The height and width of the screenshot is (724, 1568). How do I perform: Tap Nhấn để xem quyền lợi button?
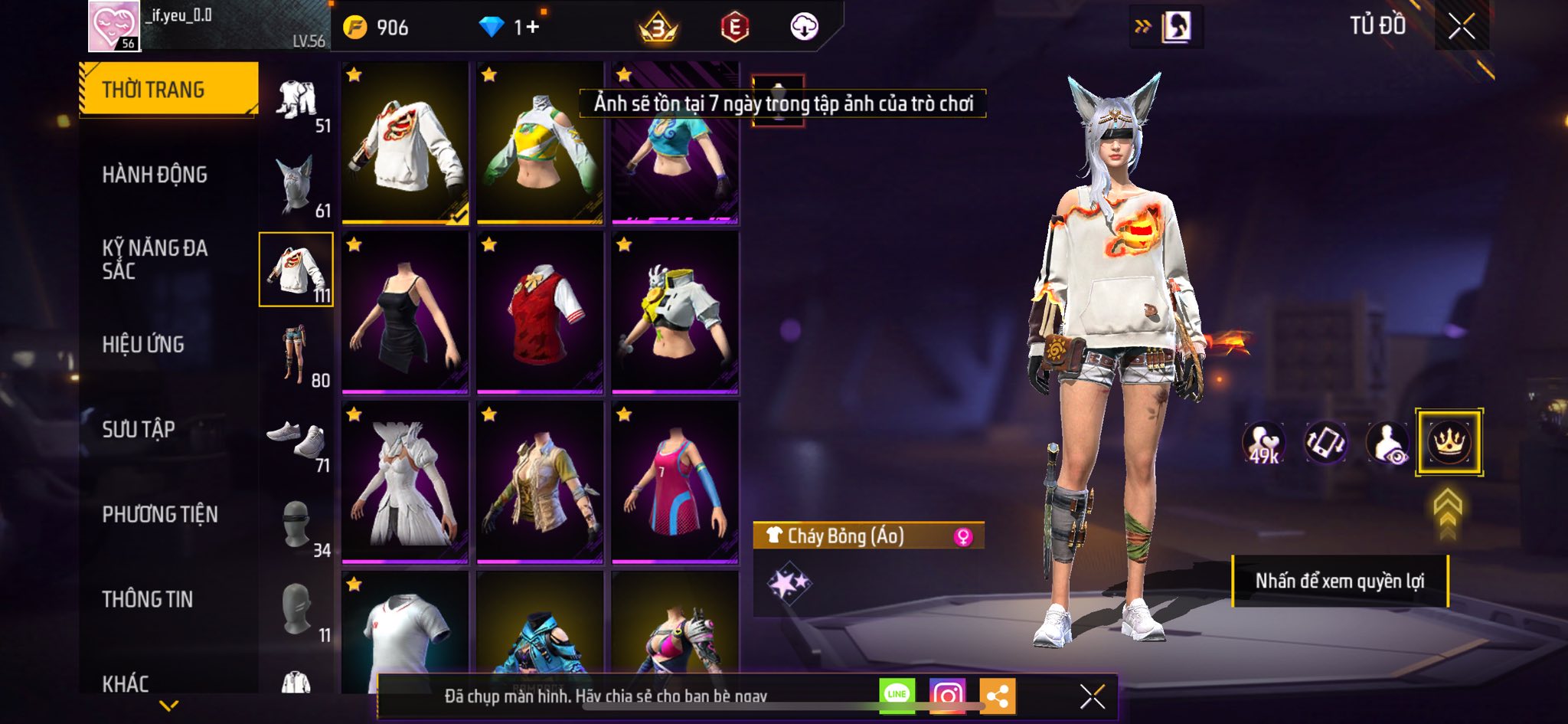click(1339, 581)
